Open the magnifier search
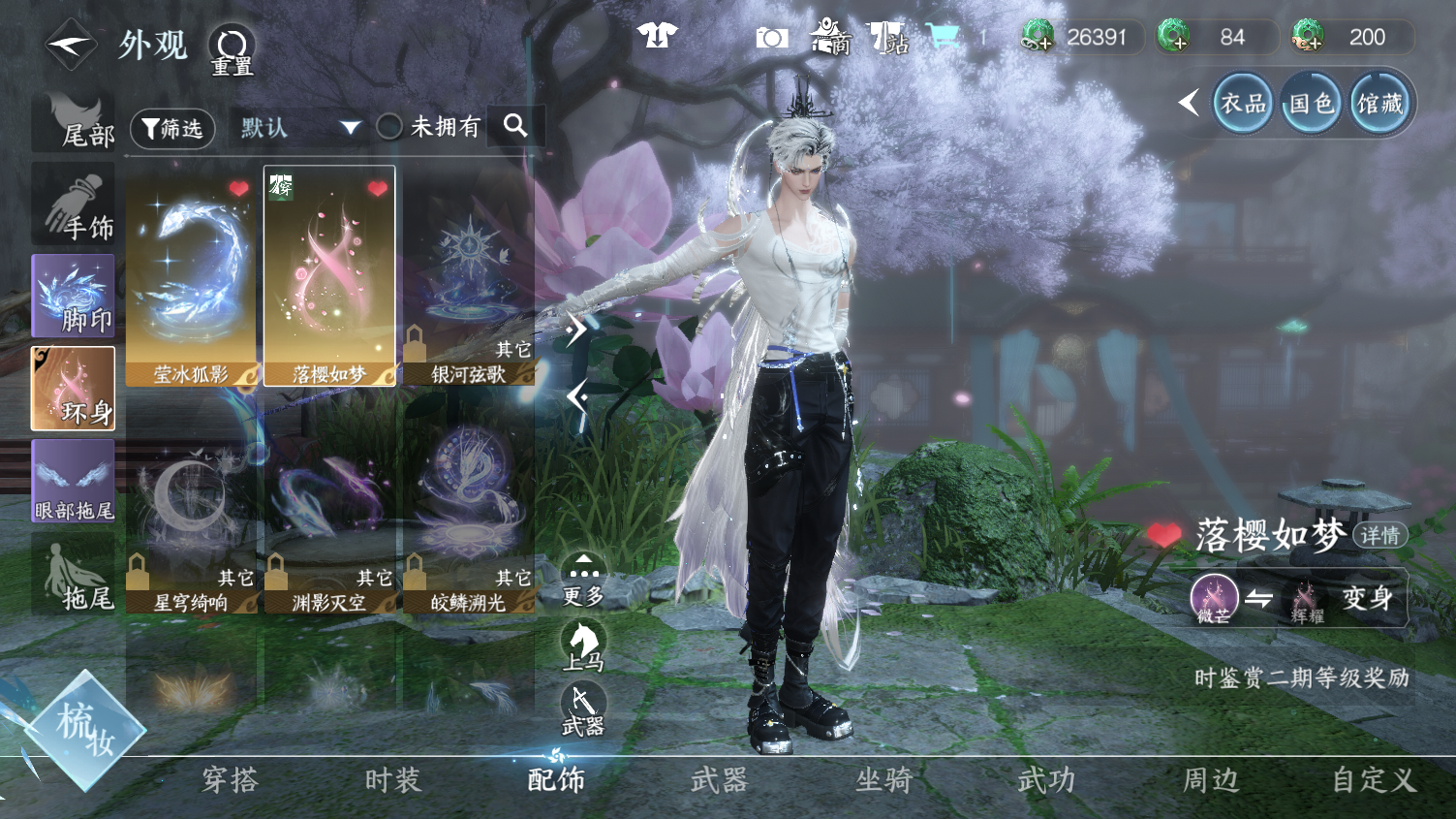The width and height of the screenshot is (1456, 819). point(515,126)
